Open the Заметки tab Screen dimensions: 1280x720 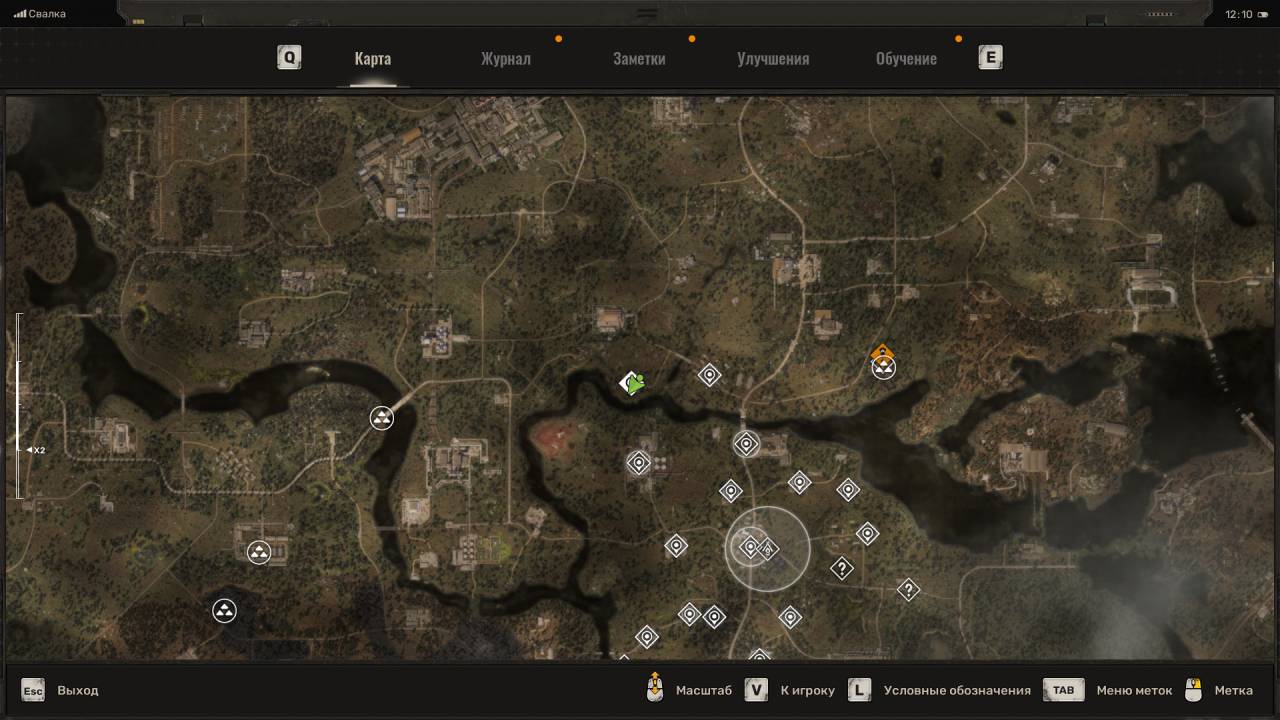click(x=639, y=58)
